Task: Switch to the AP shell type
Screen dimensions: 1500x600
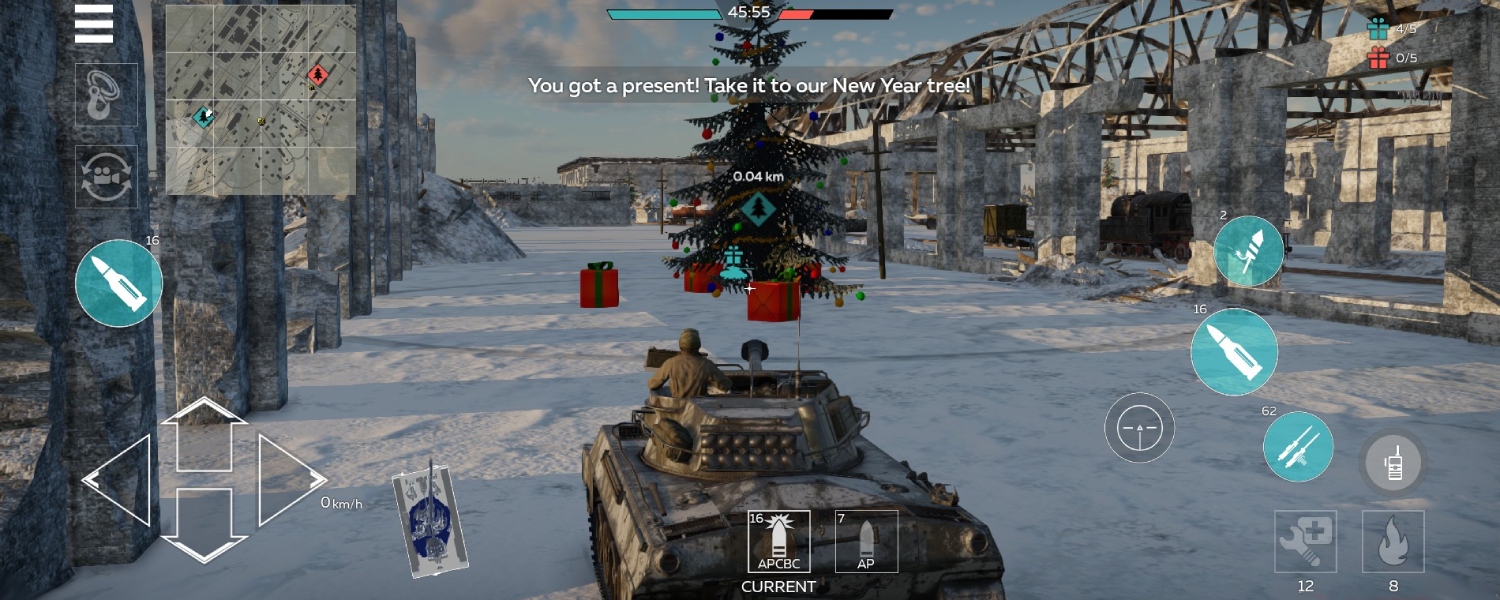Action: [x=866, y=542]
